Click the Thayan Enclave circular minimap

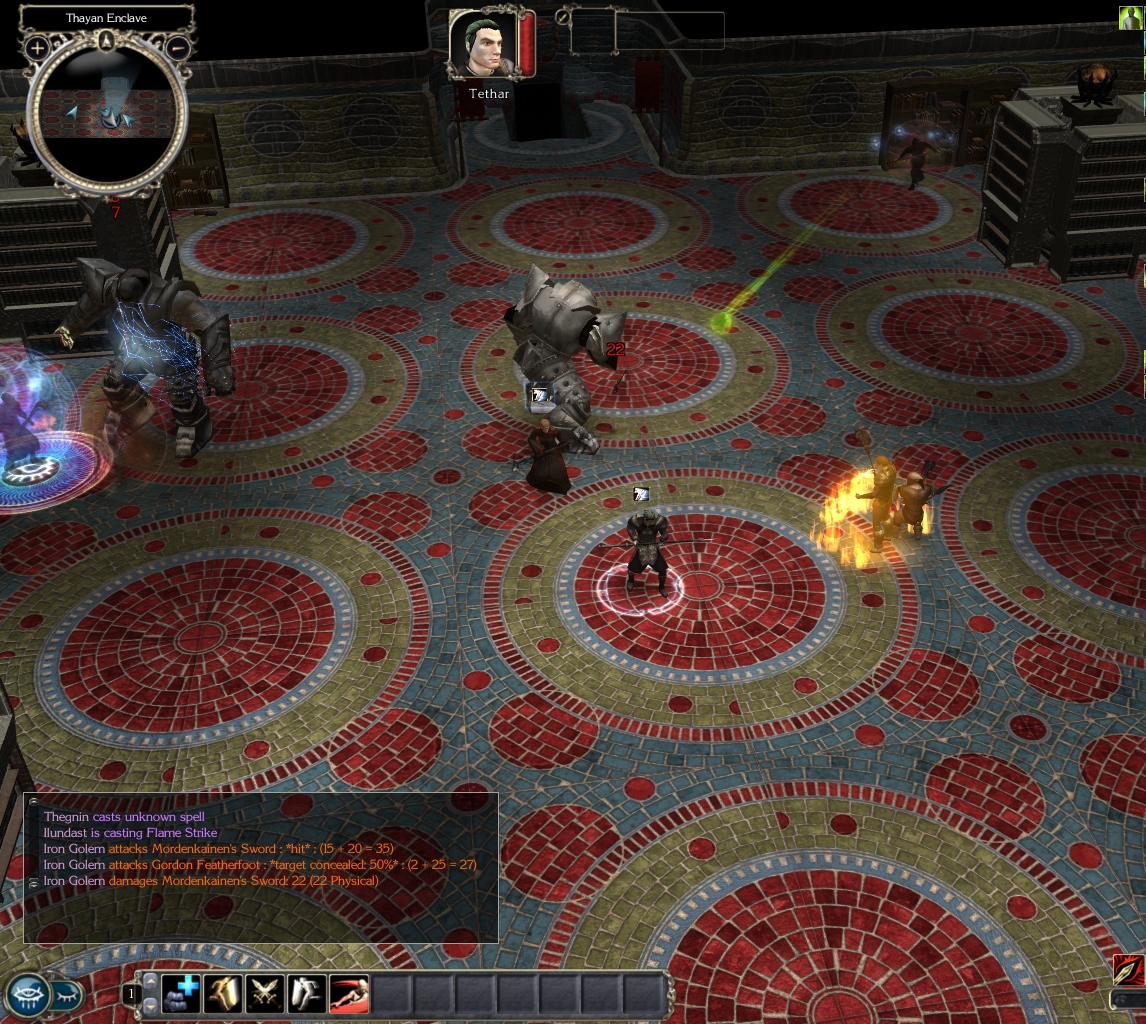click(x=106, y=115)
